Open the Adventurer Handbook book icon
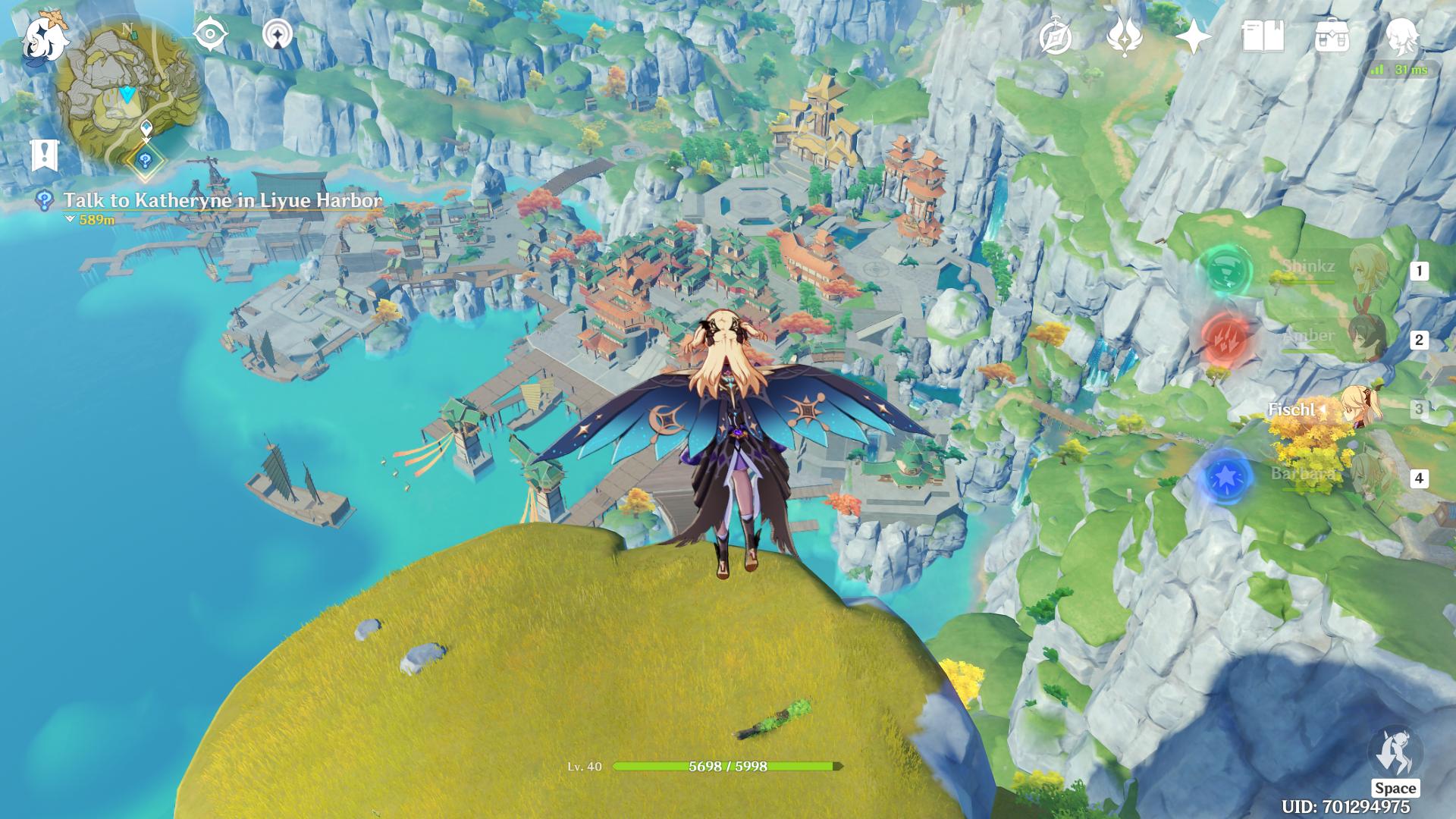This screenshot has height=819, width=1456. tap(1262, 36)
